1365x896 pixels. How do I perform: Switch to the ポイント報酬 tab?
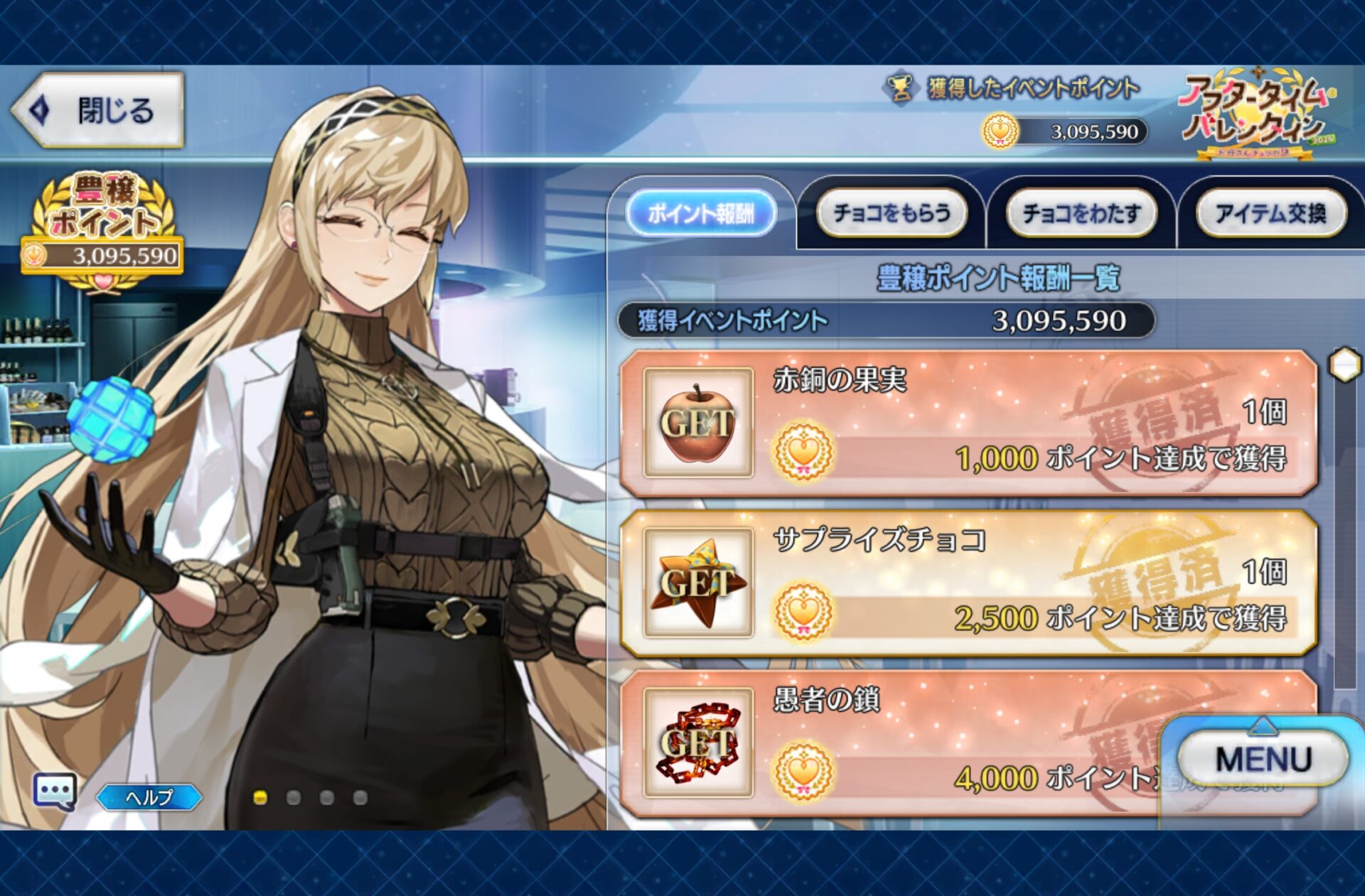(x=700, y=212)
